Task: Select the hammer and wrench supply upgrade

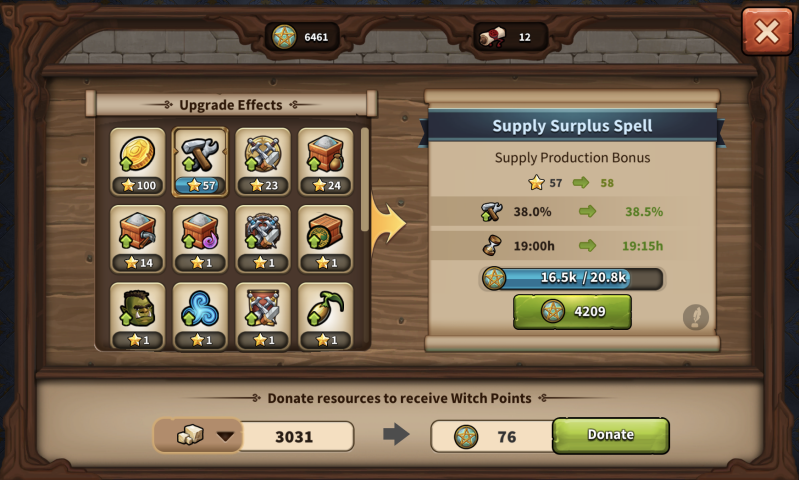Action: click(x=200, y=160)
